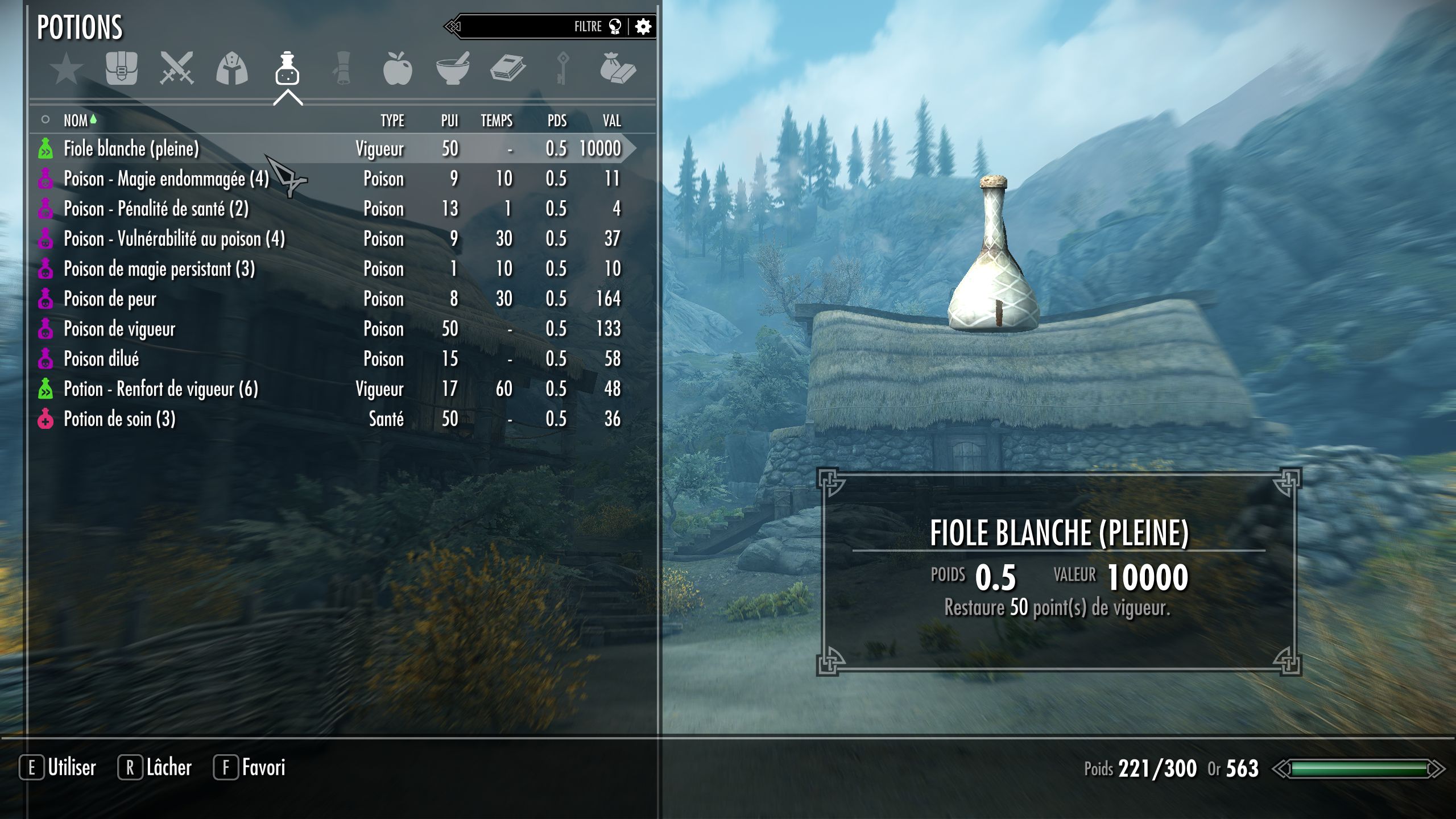Sort the list by VAL column
The image size is (1456, 819).
point(611,121)
